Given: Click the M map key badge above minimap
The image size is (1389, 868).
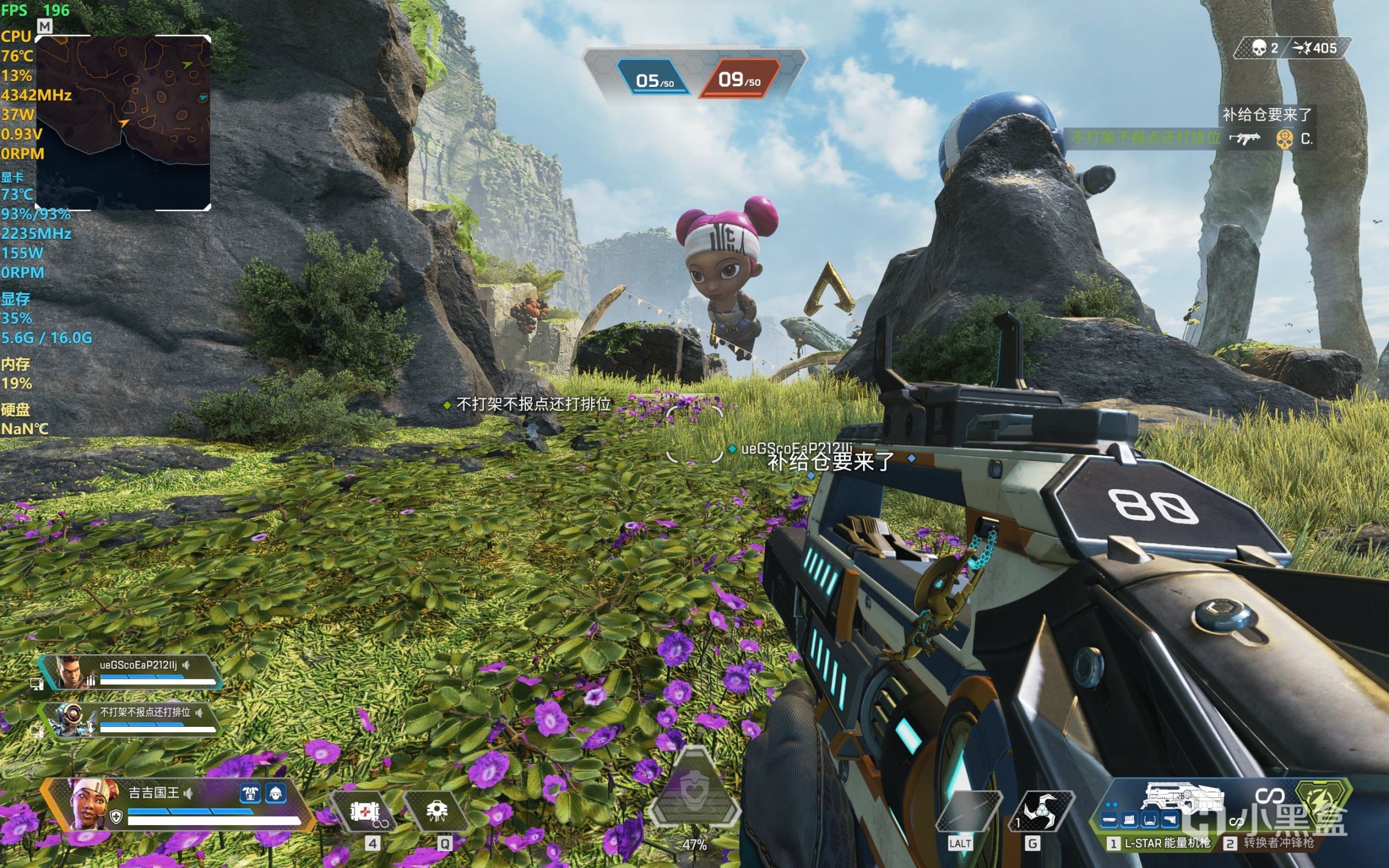Looking at the screenshot, I should tap(45, 26).
